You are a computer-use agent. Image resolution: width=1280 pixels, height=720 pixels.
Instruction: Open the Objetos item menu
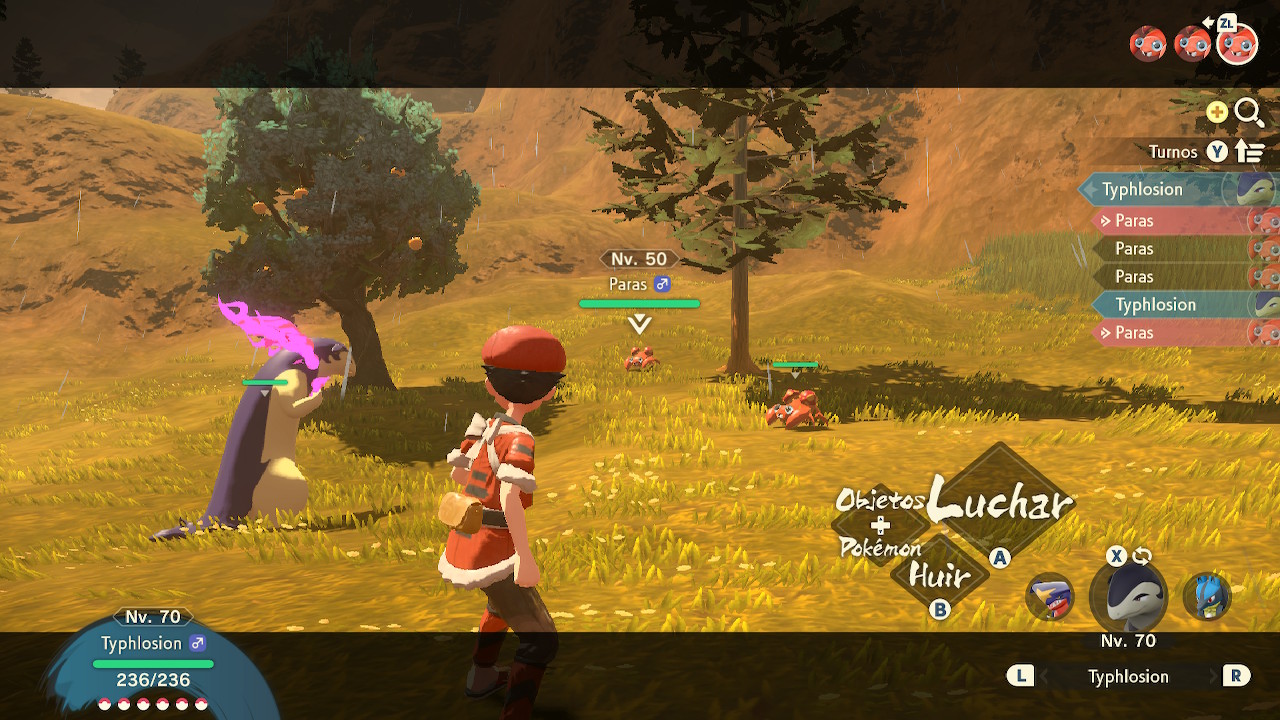pyautogui.click(x=879, y=500)
